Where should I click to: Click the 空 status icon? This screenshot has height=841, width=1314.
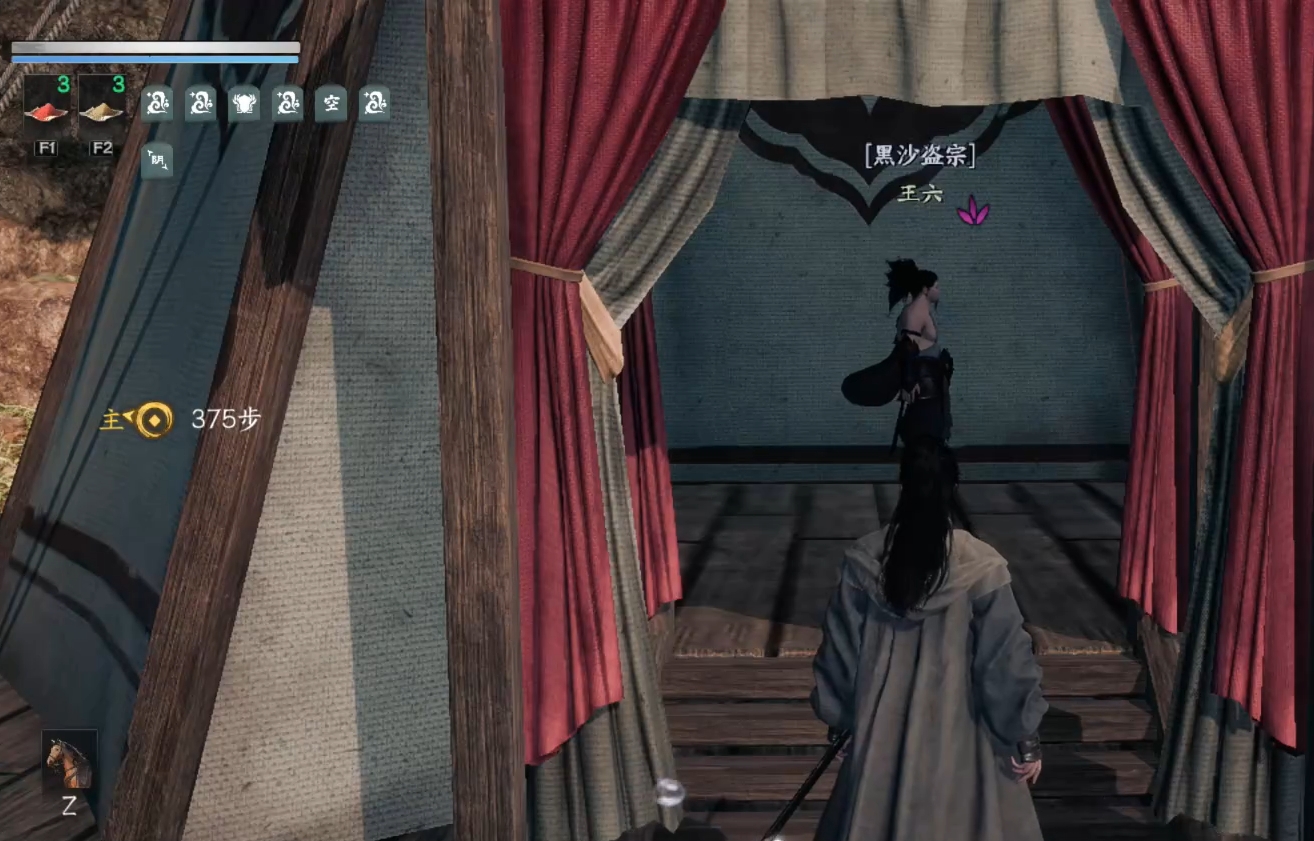(x=331, y=103)
